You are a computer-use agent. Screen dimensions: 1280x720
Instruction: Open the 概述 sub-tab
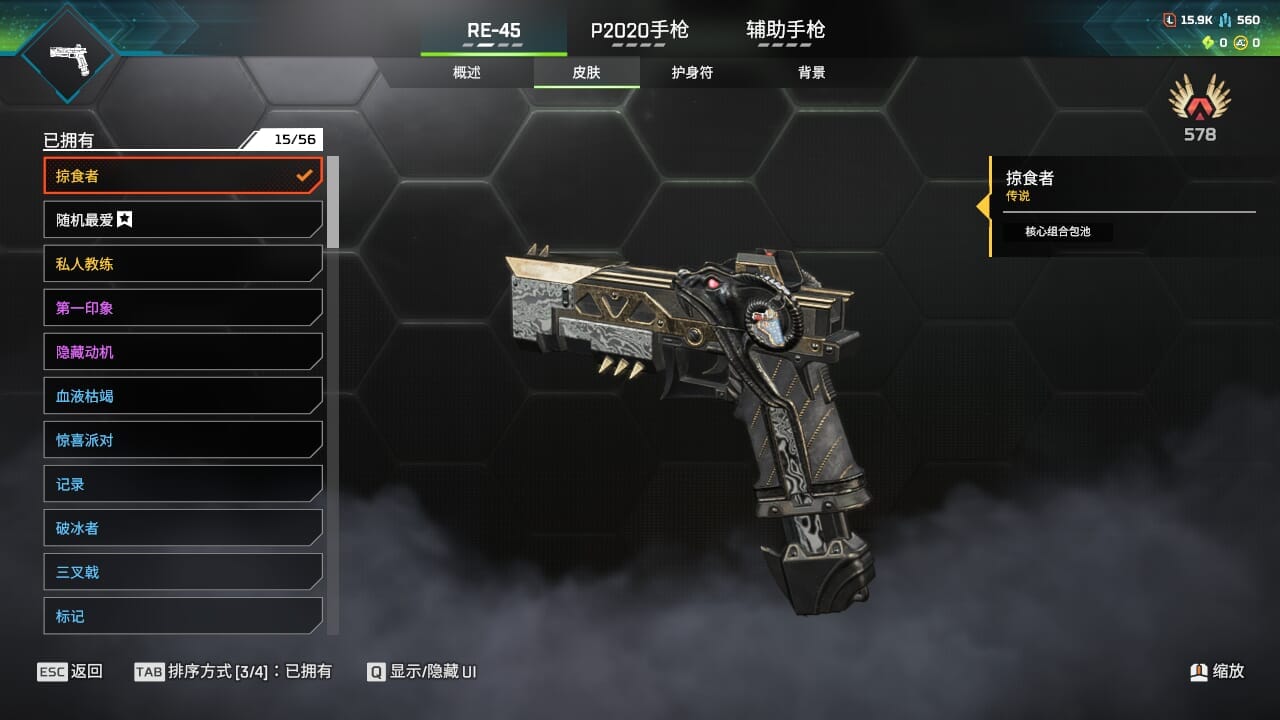pos(467,72)
